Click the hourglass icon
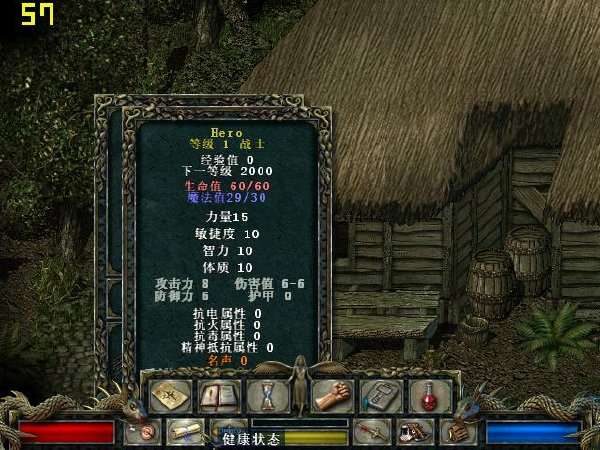 (267, 396)
